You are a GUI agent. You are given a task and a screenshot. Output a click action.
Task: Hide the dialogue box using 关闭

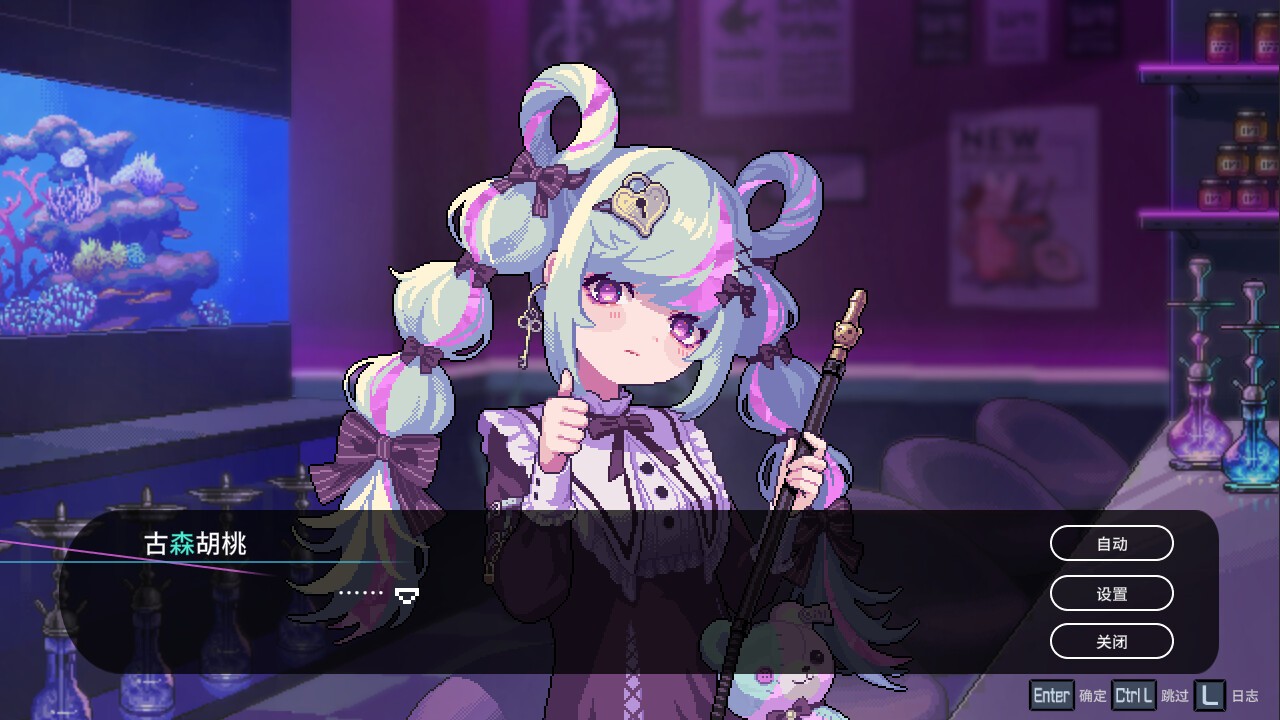coord(1111,641)
